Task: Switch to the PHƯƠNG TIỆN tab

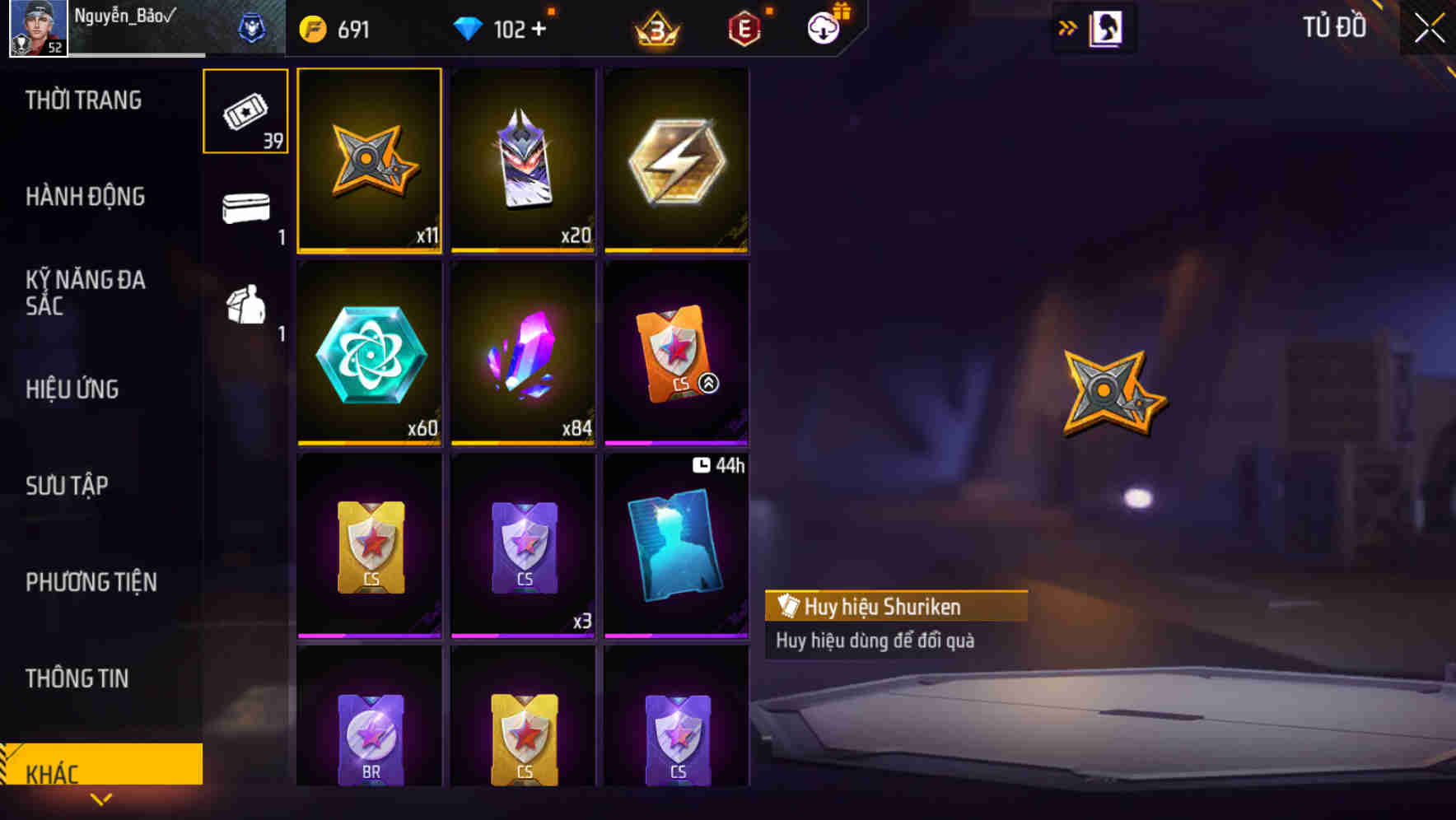Action: click(91, 582)
